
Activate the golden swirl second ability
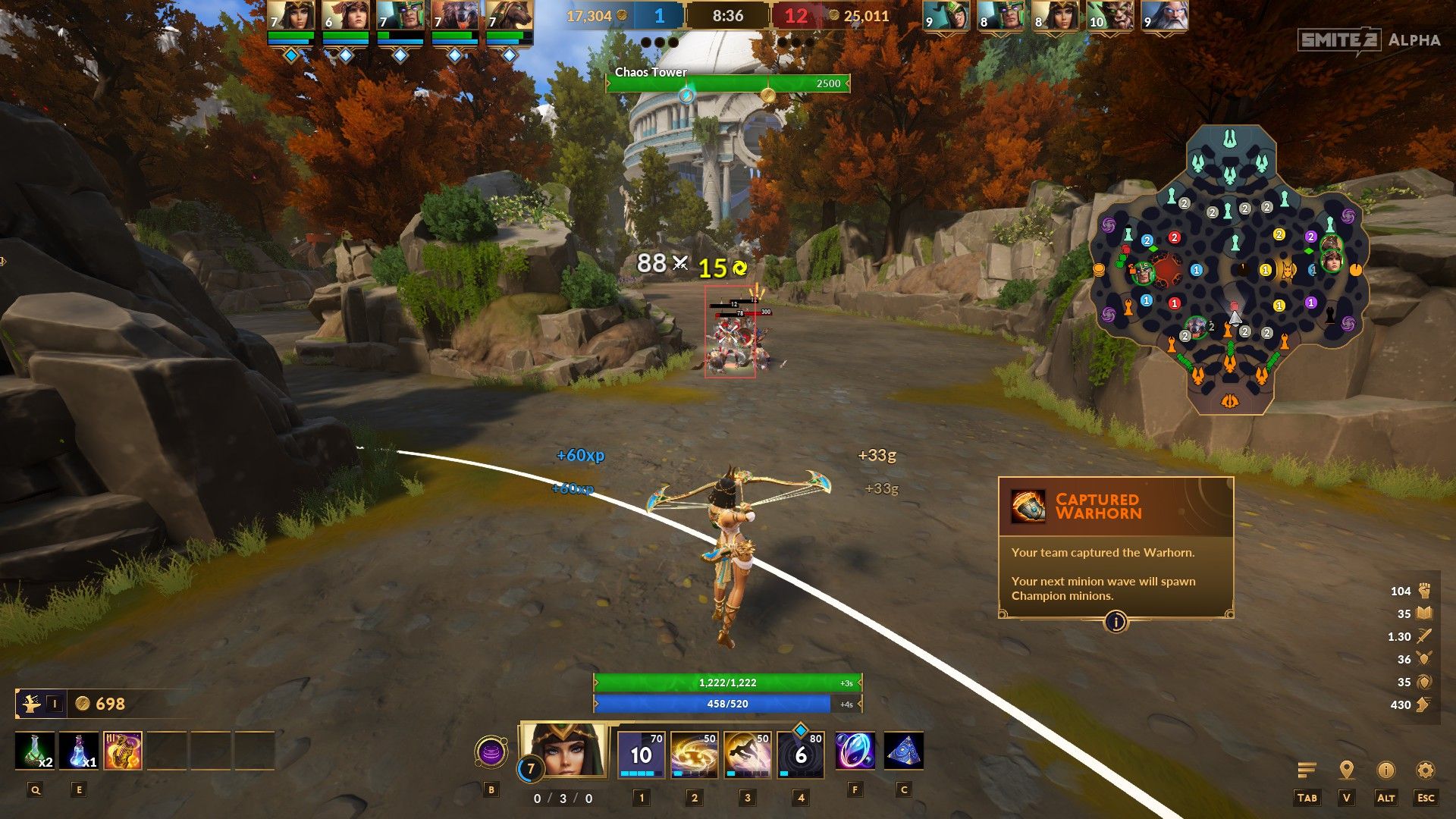click(x=694, y=754)
